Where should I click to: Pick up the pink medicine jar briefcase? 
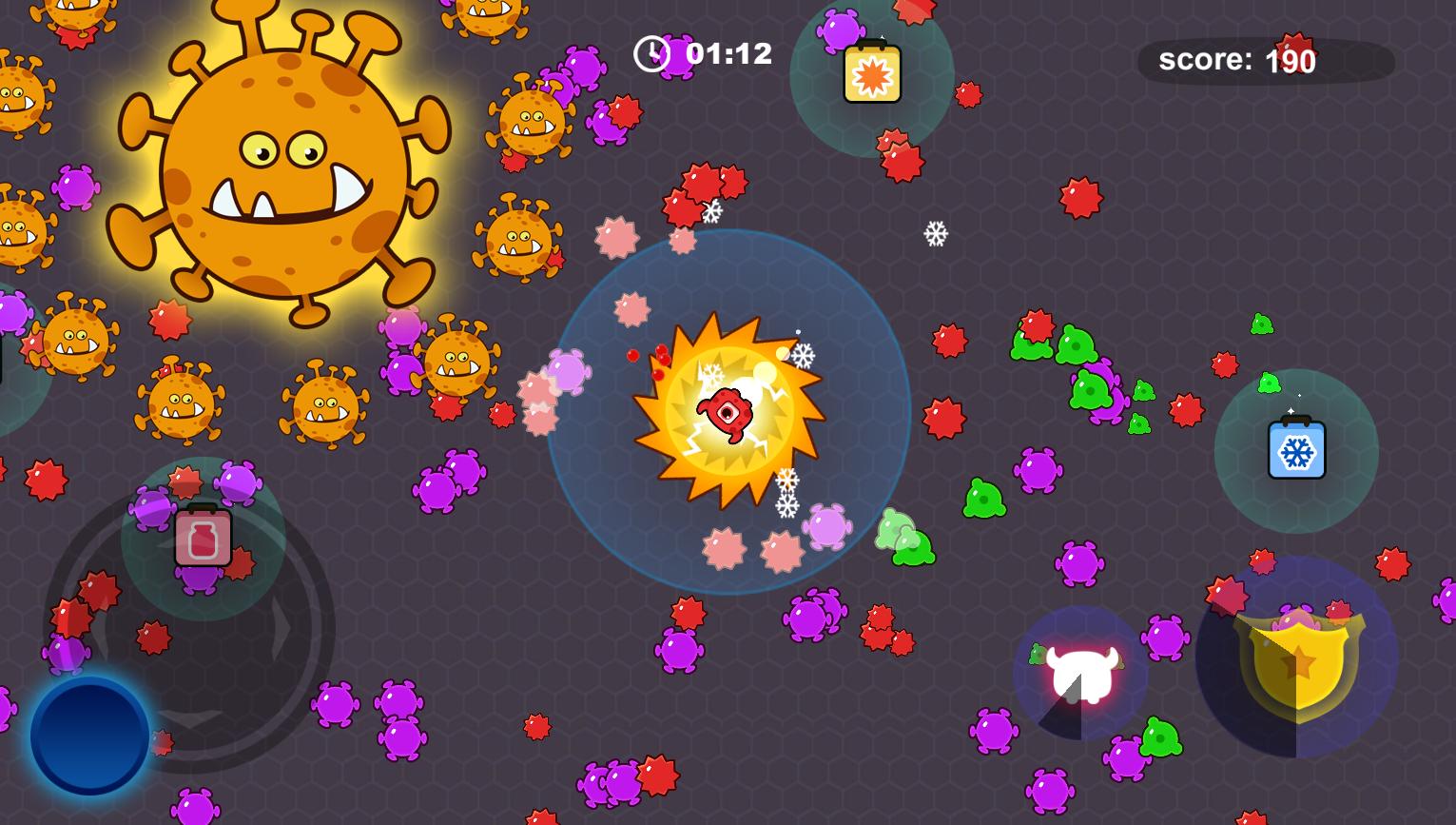click(x=202, y=538)
